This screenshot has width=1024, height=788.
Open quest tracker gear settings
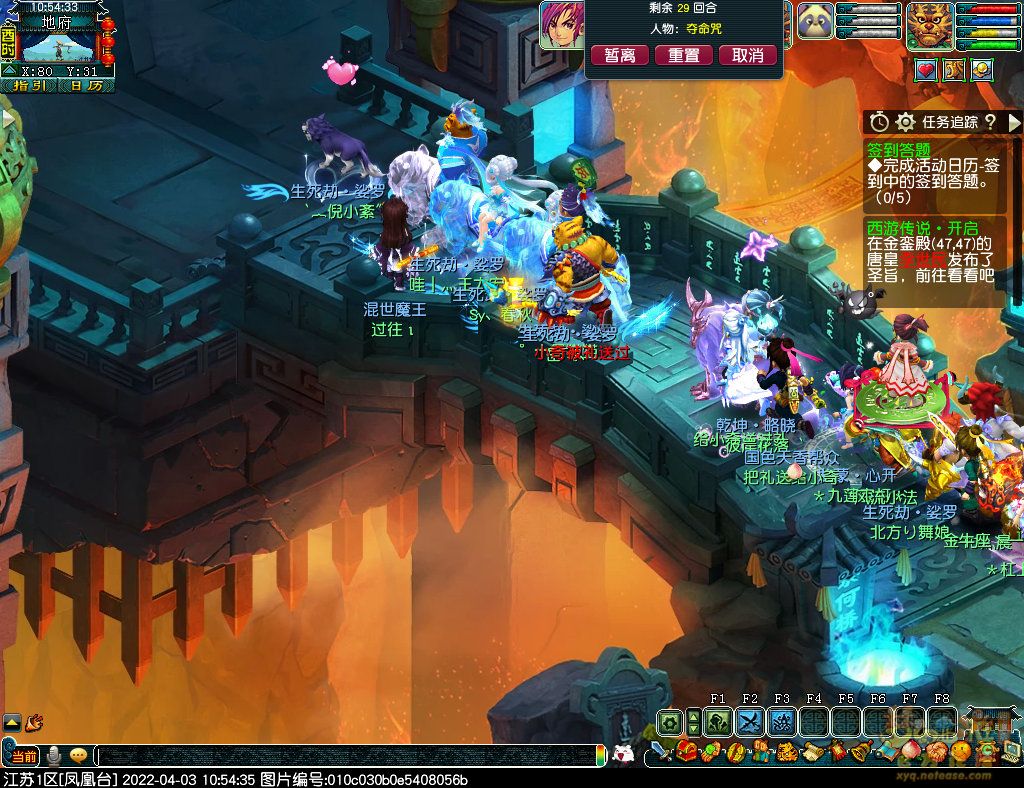click(x=906, y=121)
